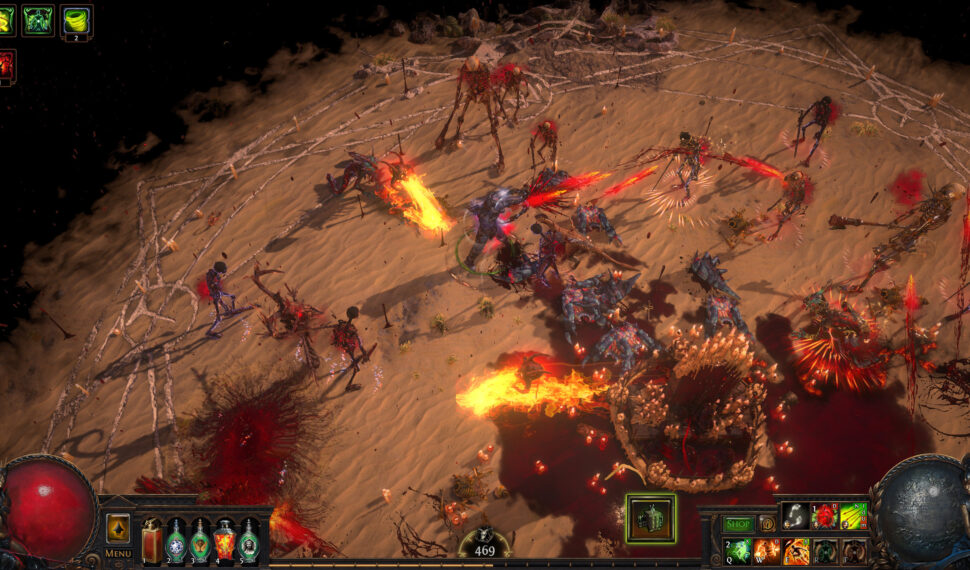
Task: Open the green Shop button
Action: click(738, 523)
